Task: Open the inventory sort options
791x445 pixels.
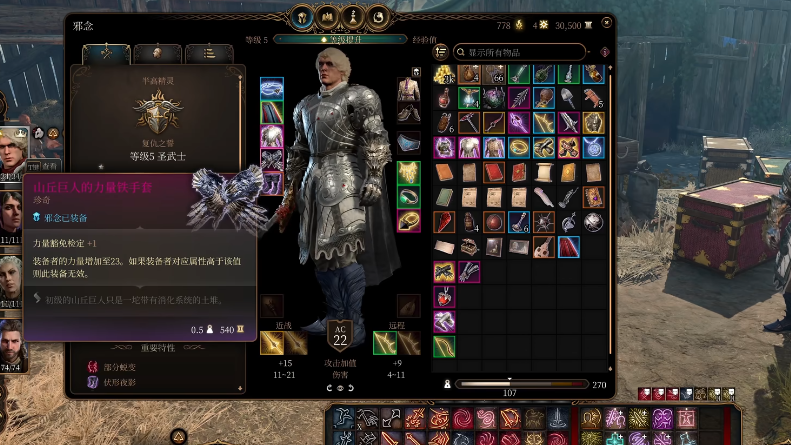Action: 440,51
